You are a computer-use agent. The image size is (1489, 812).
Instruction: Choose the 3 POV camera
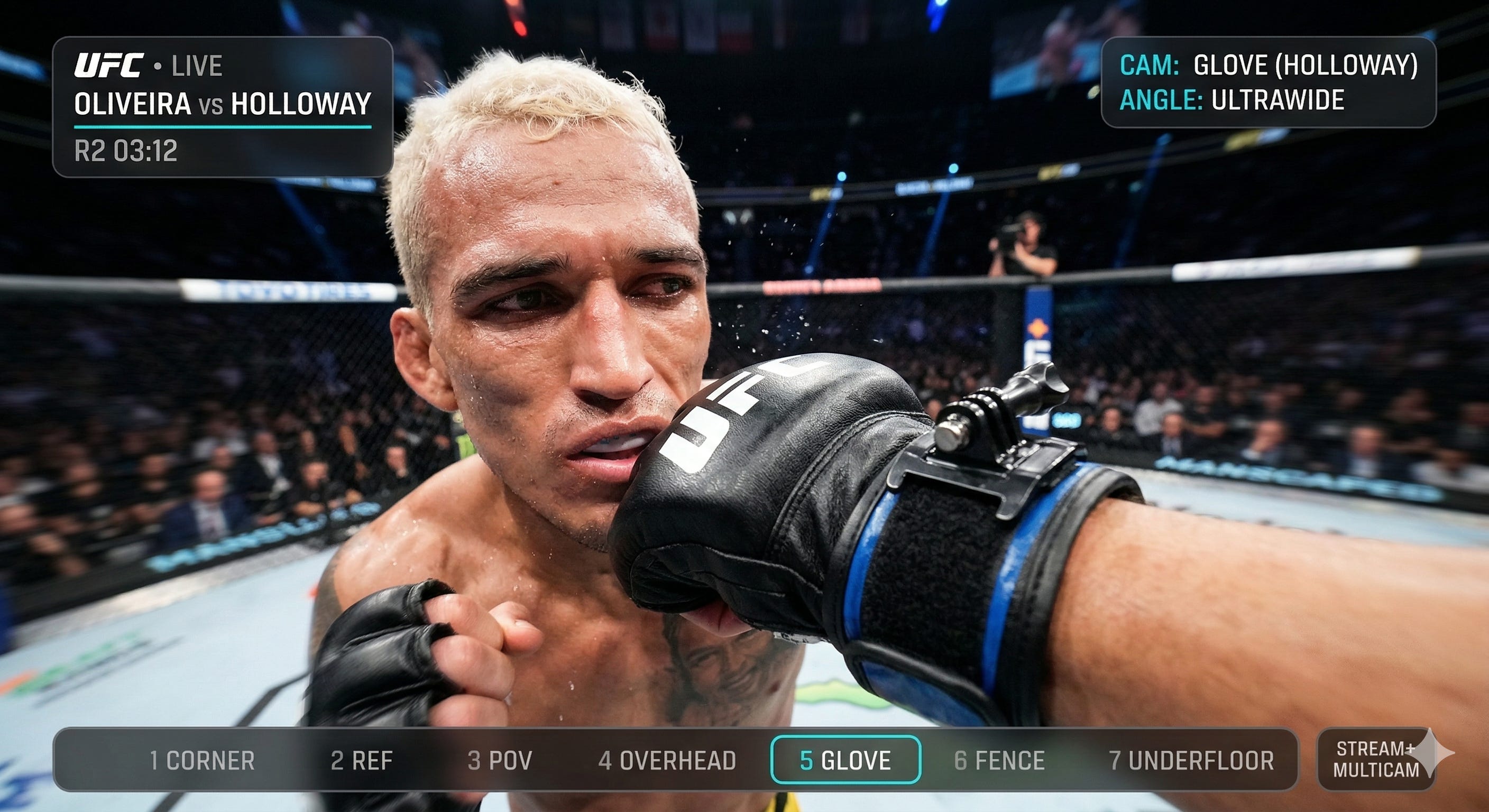[x=499, y=761]
